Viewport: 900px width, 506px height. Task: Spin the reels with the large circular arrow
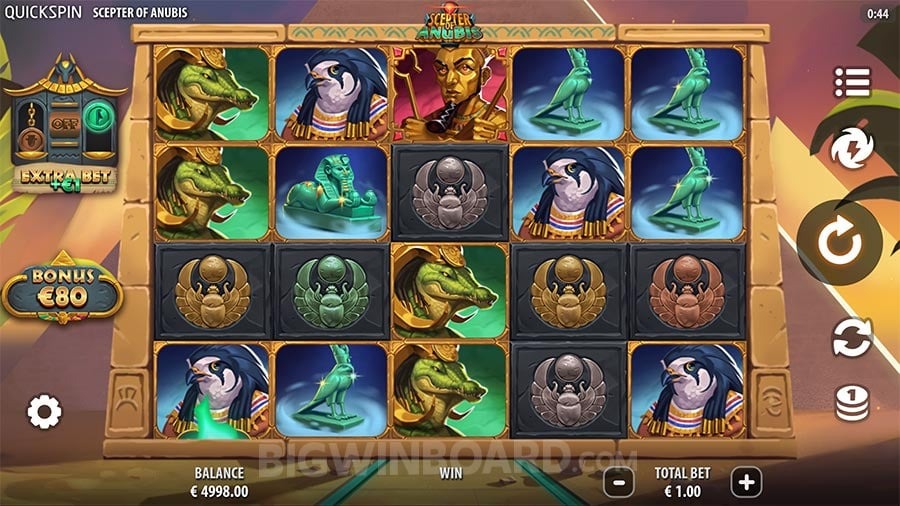point(839,243)
